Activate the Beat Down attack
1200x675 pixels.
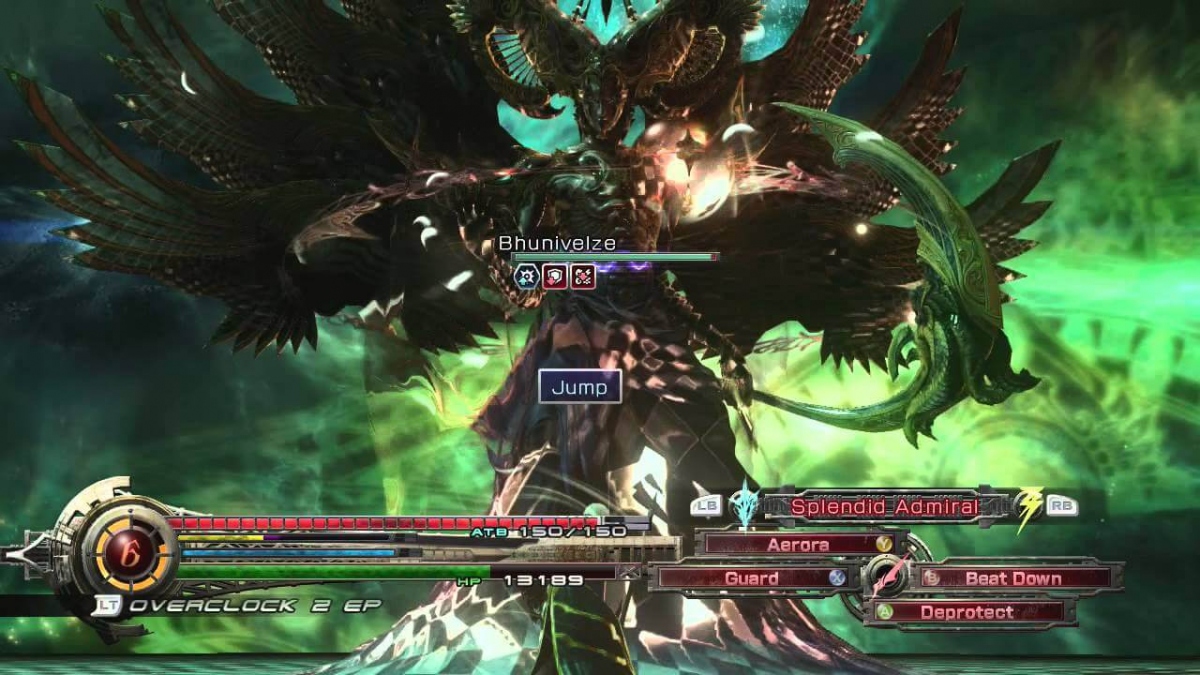click(x=1014, y=578)
